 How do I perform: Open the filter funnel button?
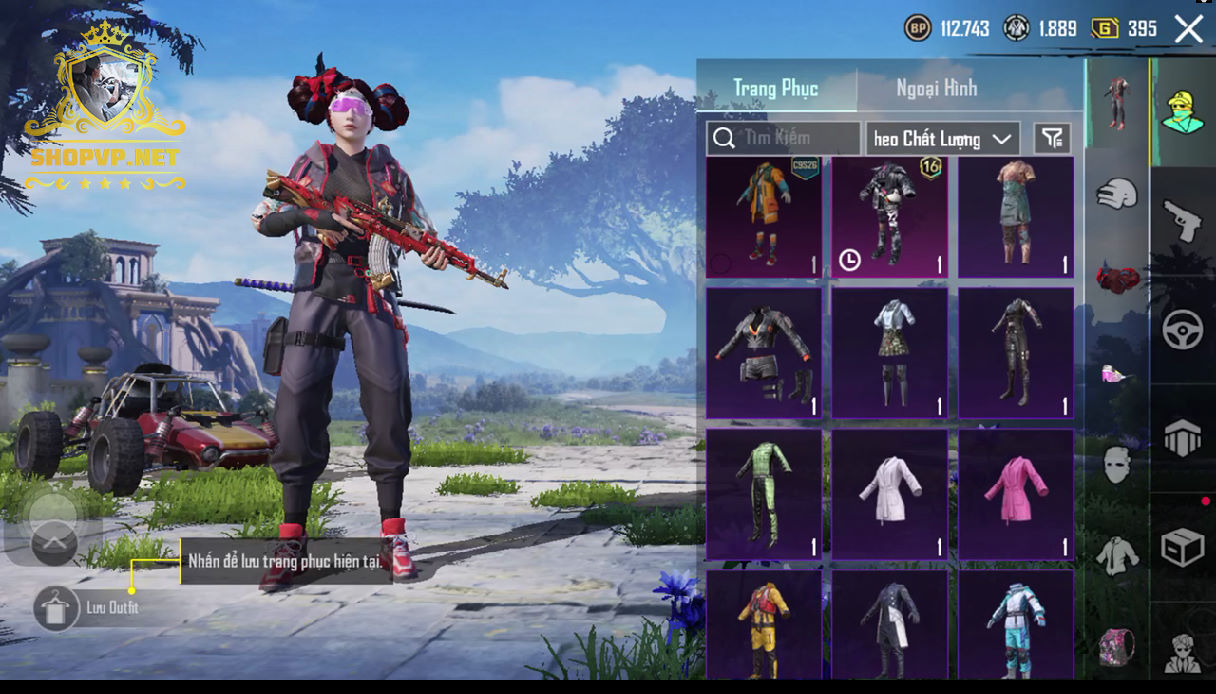[x=1051, y=139]
